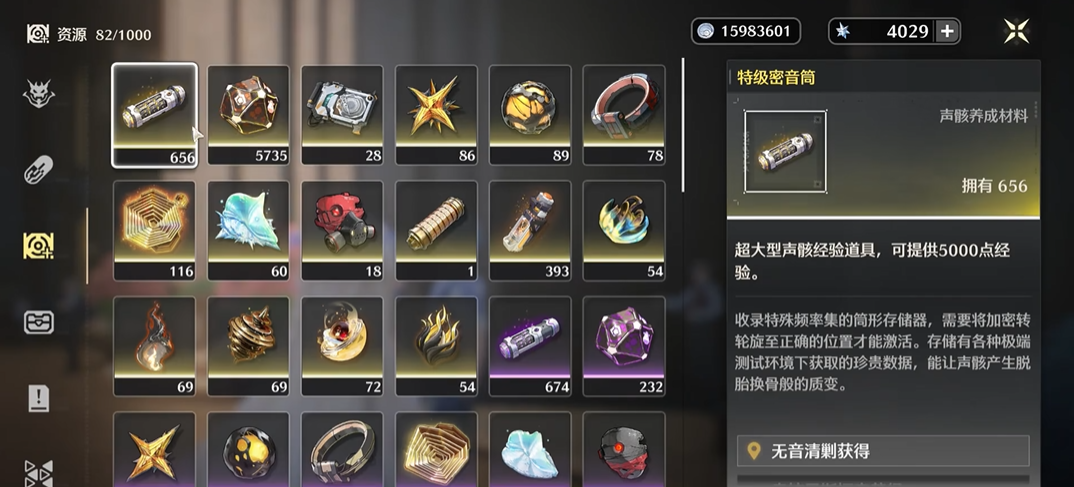Add more astrite with the plus button
This screenshot has height=487, width=1074.
click(x=946, y=31)
